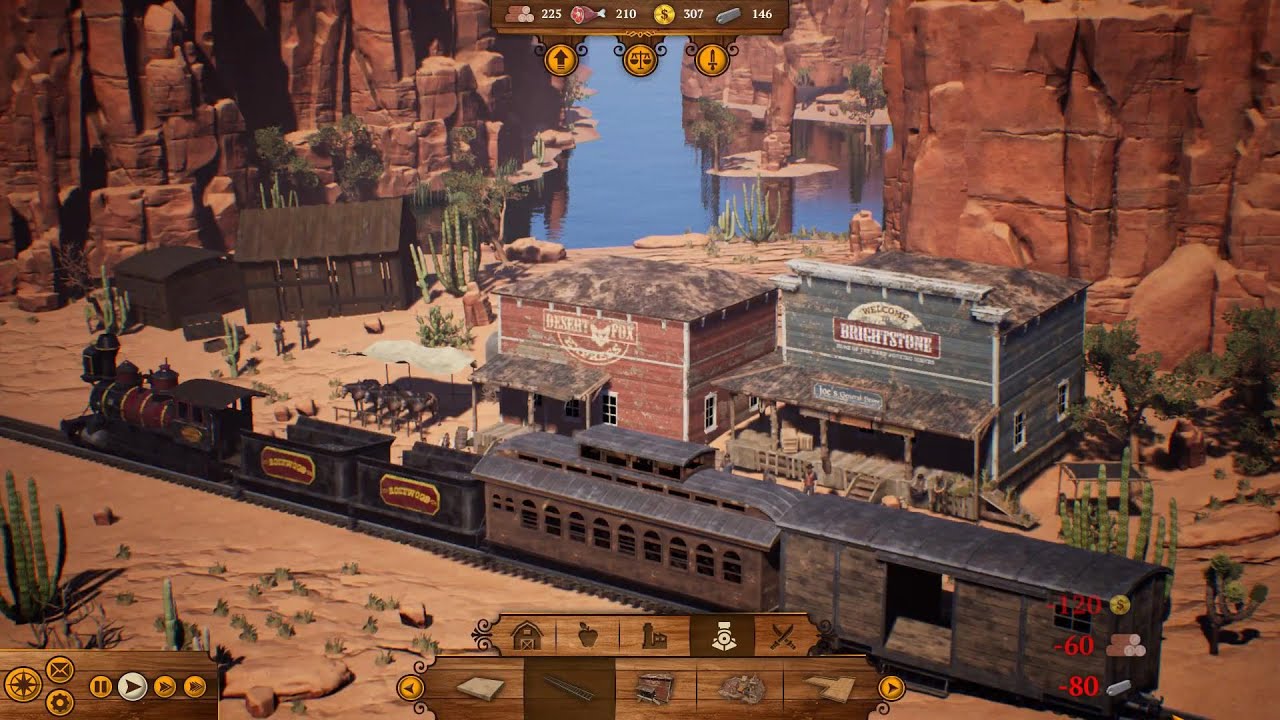Set game speed to triple fast-forward
Screen dimensions: 1280x720
coord(196,686)
